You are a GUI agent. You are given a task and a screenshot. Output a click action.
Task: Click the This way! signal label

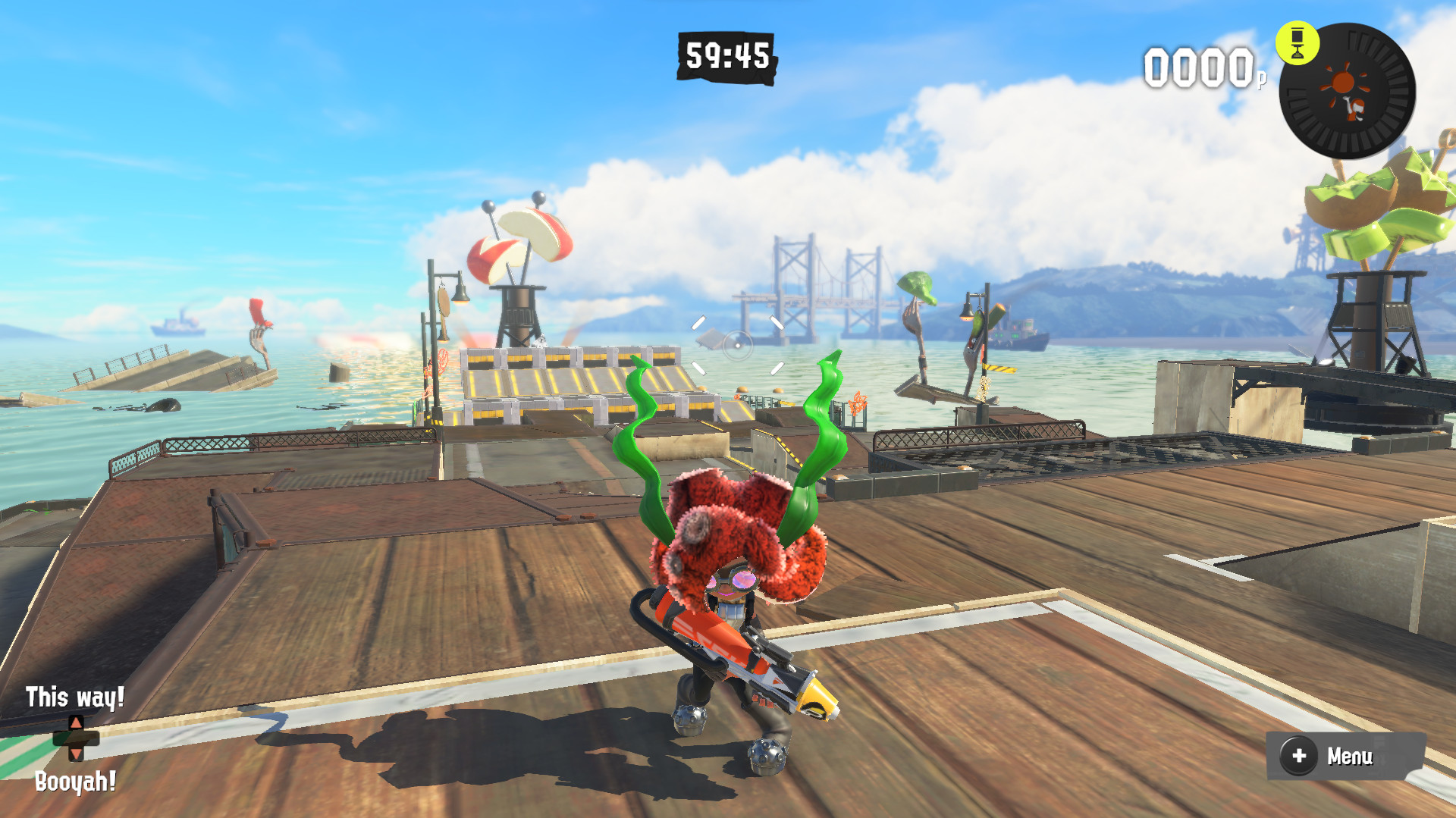[x=74, y=697]
